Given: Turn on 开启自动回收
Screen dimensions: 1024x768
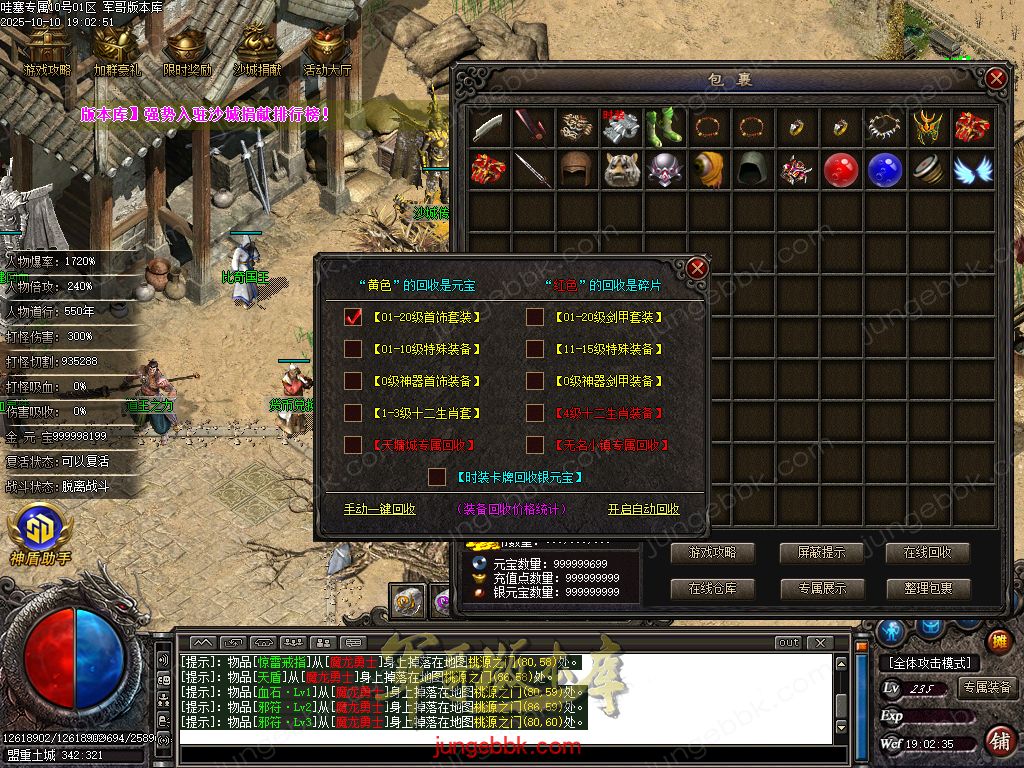Looking at the screenshot, I should click(643, 509).
